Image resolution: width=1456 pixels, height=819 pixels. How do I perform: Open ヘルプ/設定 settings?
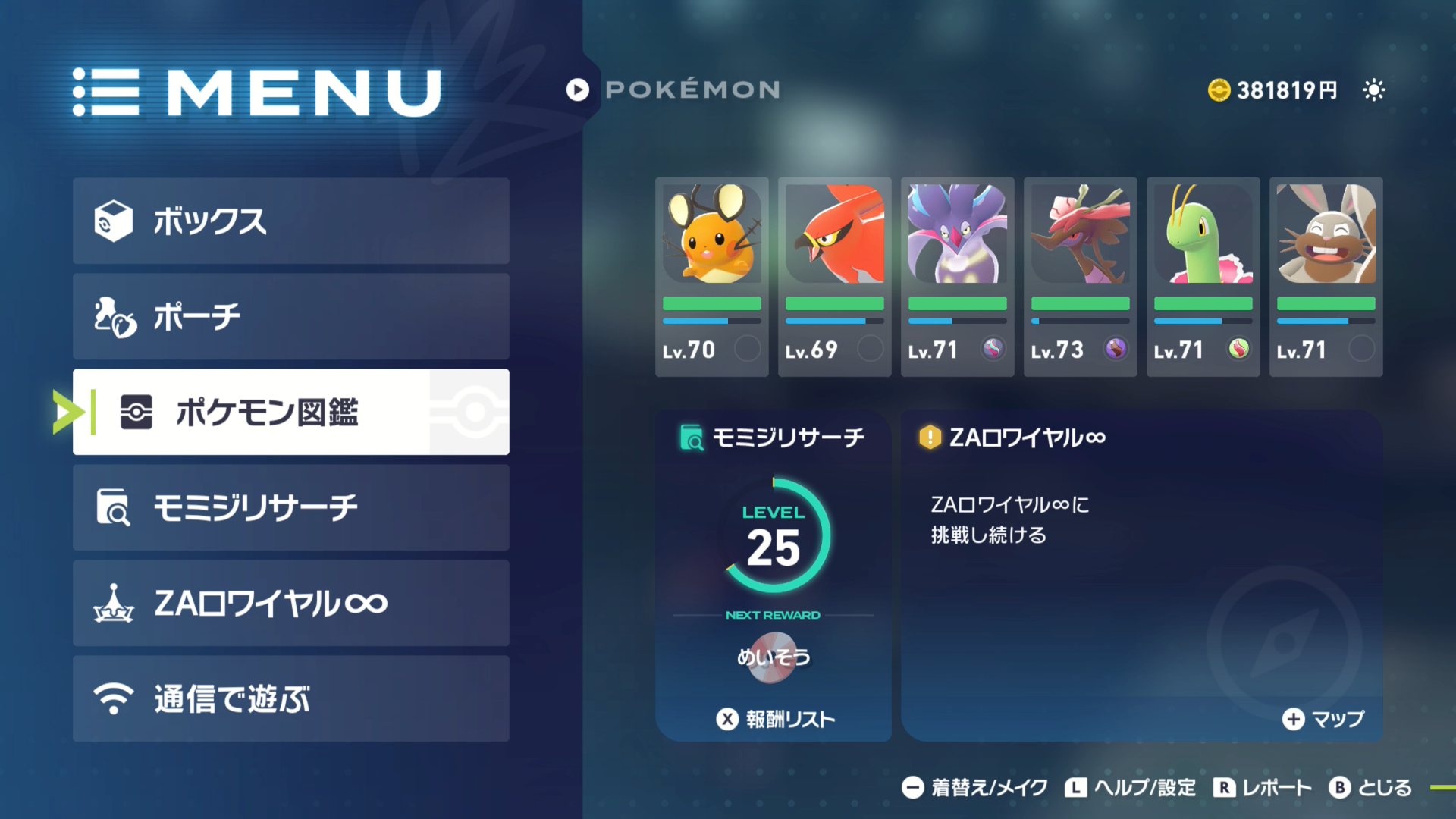click(1130, 788)
